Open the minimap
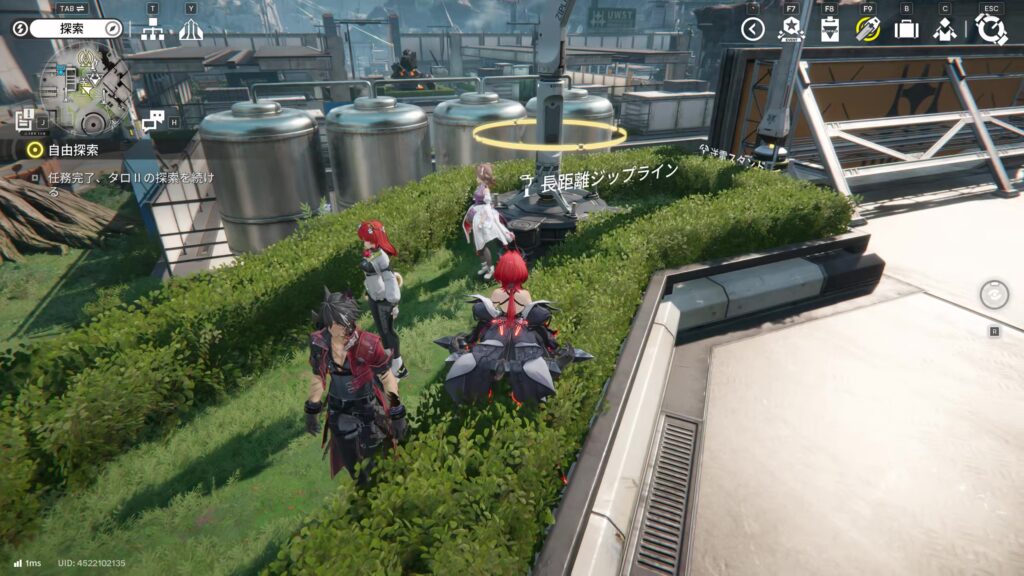1024x576 pixels. click(84, 89)
